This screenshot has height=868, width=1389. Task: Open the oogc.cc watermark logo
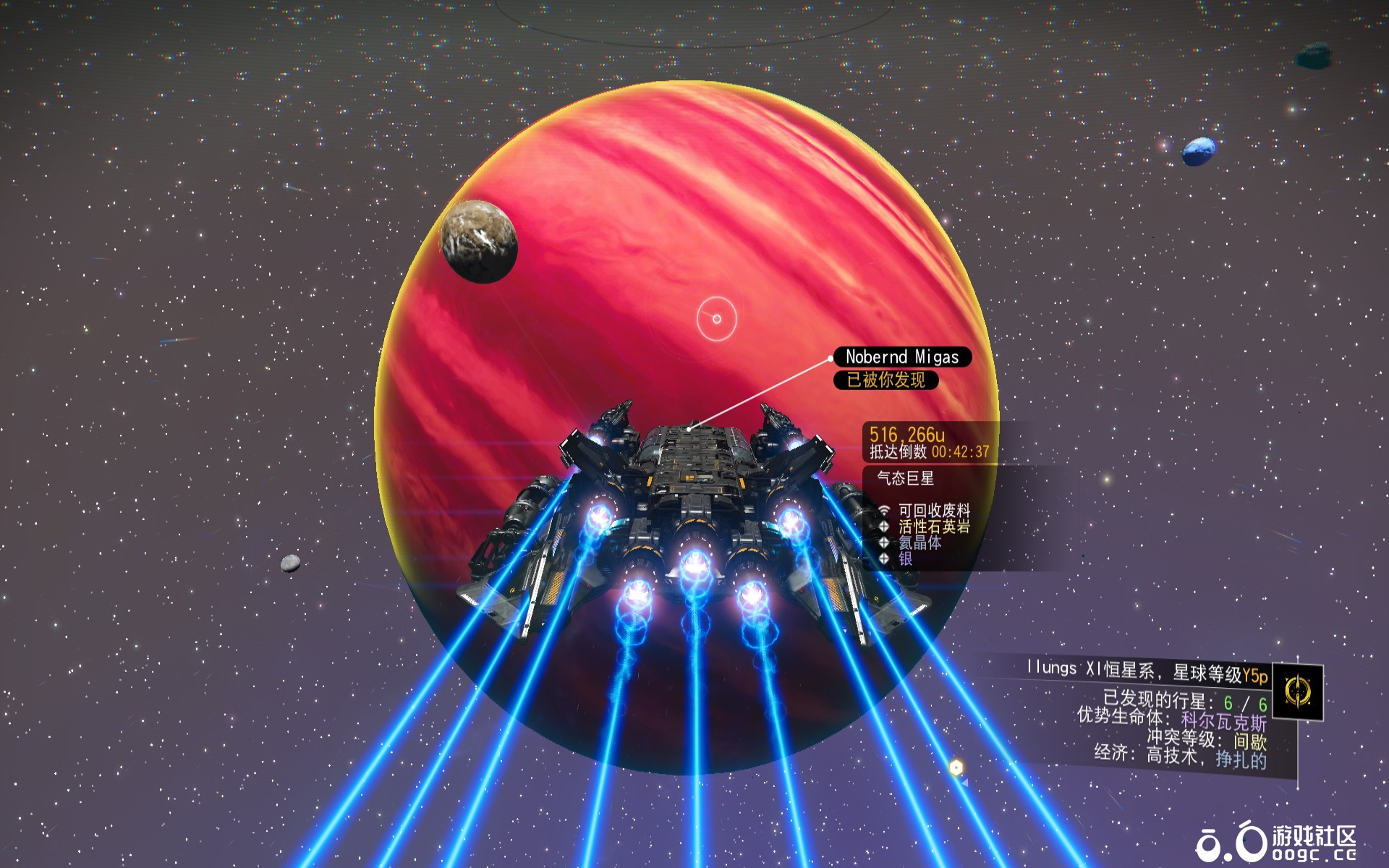pos(1276,843)
